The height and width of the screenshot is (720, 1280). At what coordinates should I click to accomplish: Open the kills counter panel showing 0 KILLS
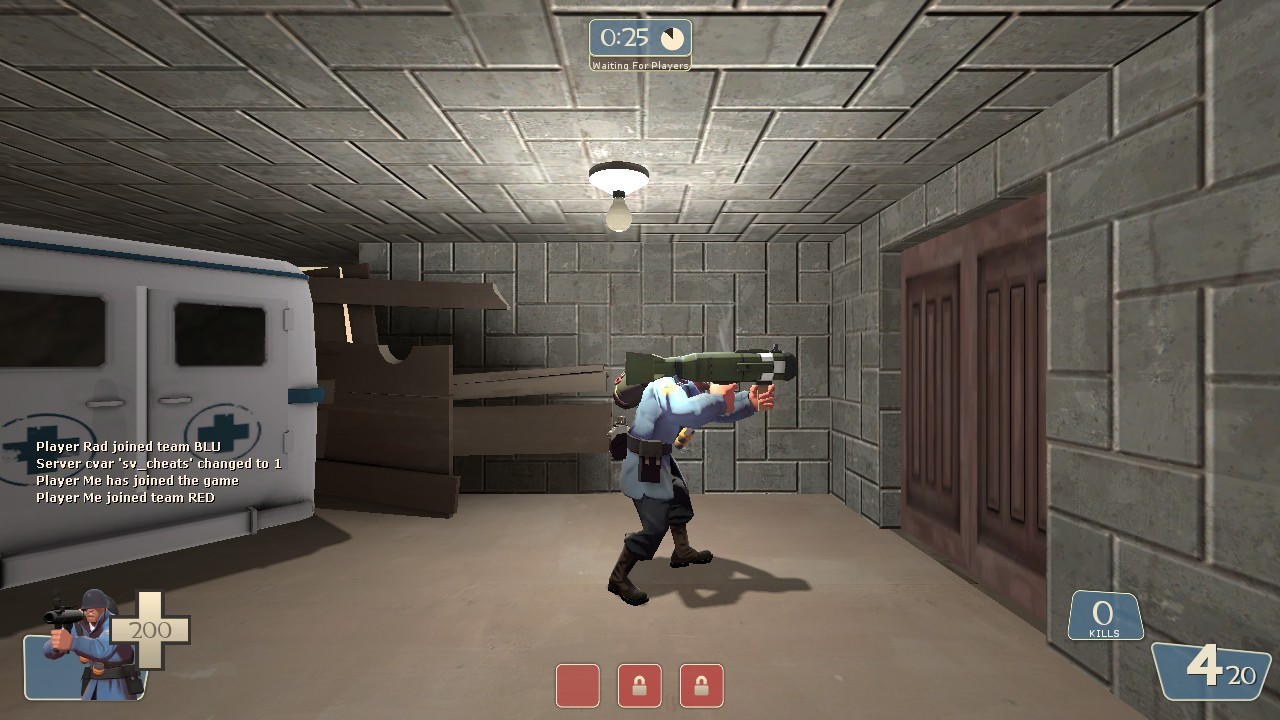coord(1105,615)
